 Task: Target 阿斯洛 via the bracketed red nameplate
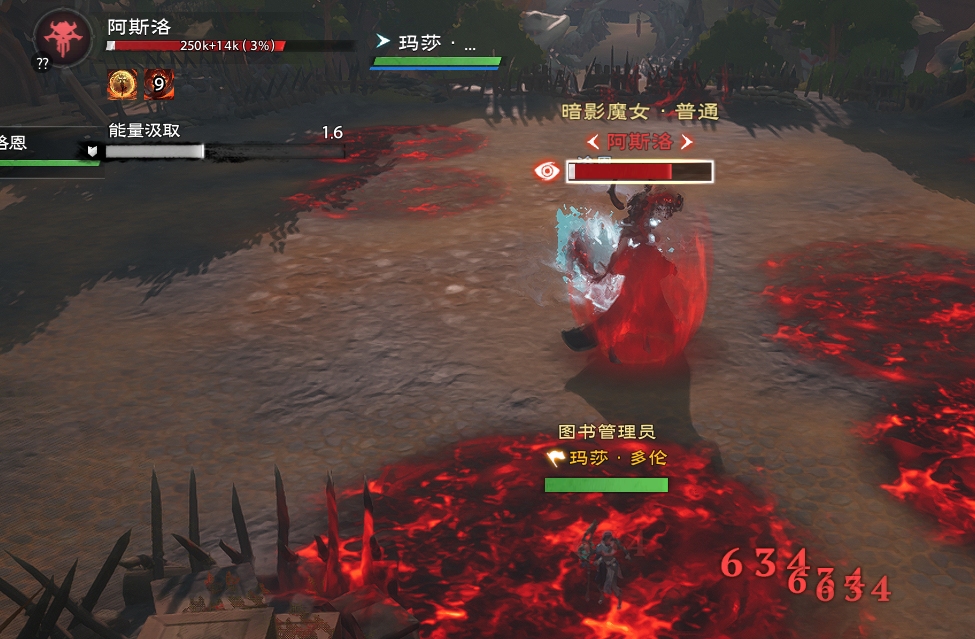click(640, 142)
